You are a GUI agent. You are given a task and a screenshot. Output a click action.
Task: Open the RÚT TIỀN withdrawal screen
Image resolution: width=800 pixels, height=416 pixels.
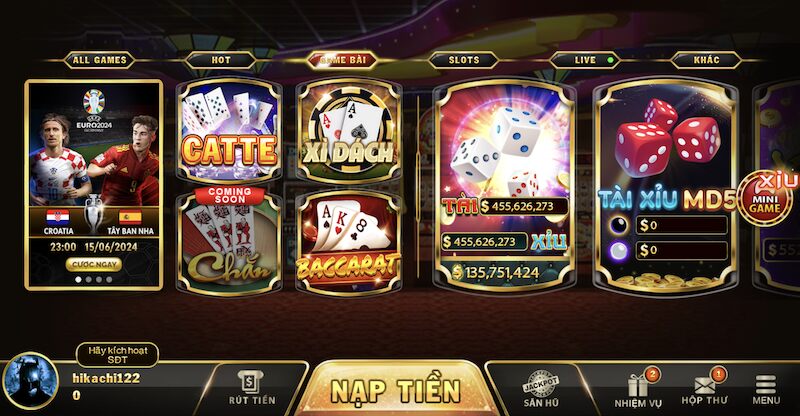click(251, 388)
